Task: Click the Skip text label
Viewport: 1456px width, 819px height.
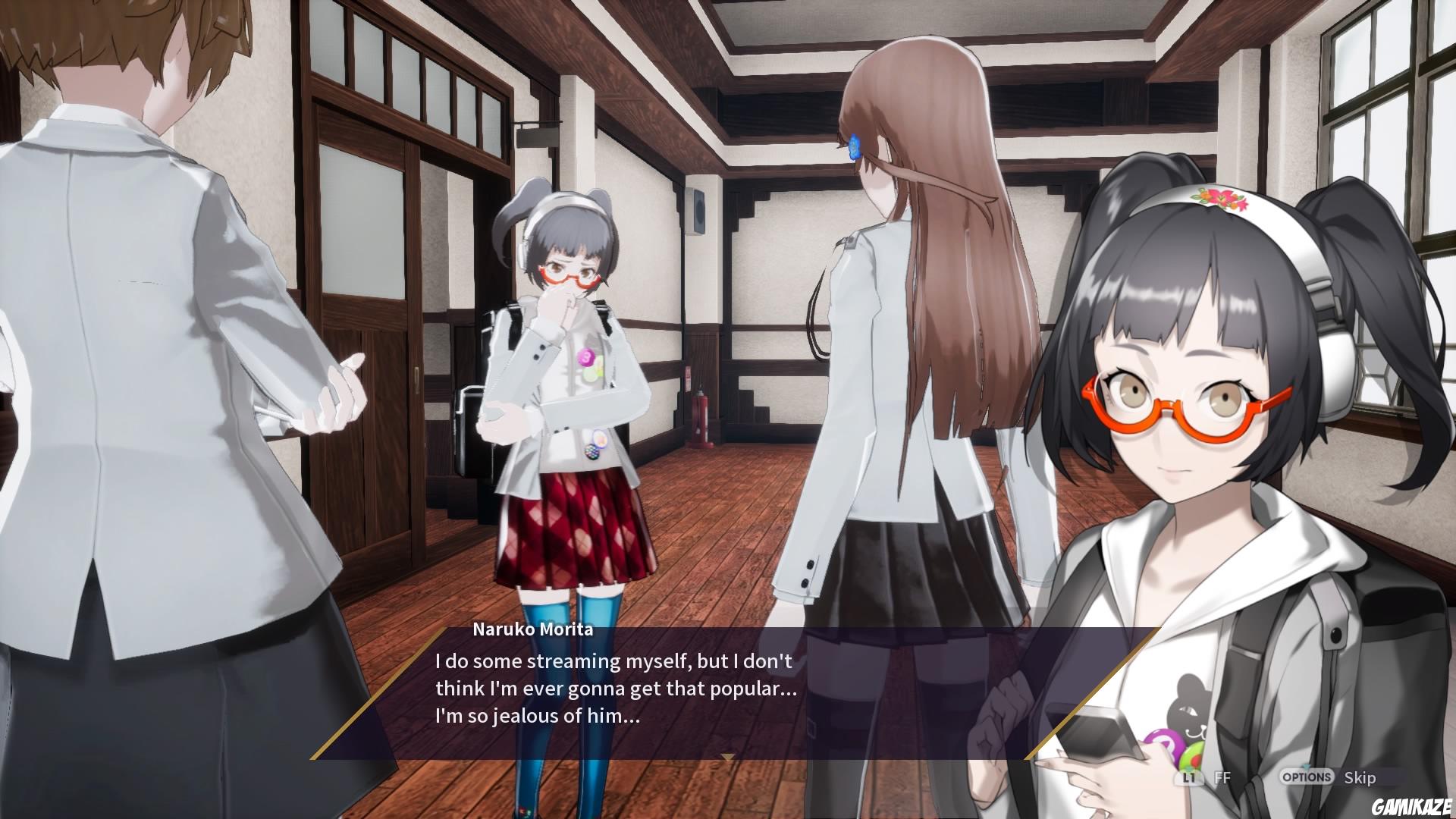Action: point(1360,777)
